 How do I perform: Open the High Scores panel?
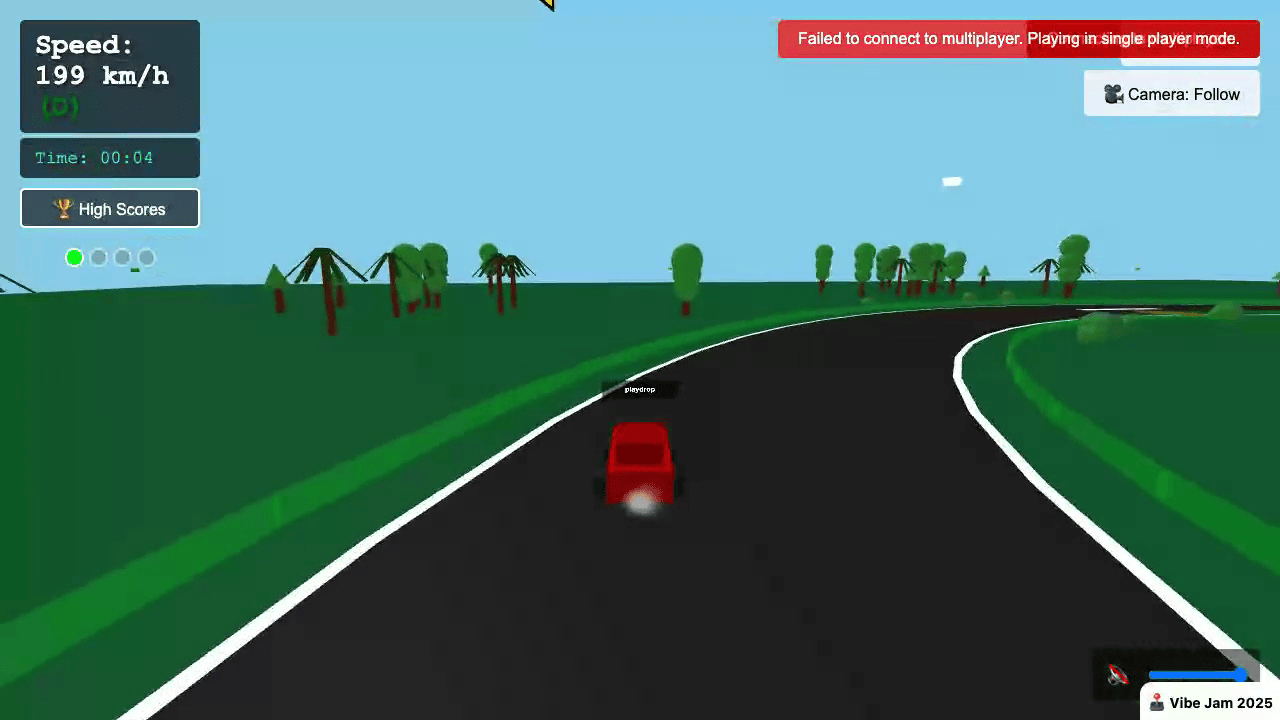[x=110, y=209]
